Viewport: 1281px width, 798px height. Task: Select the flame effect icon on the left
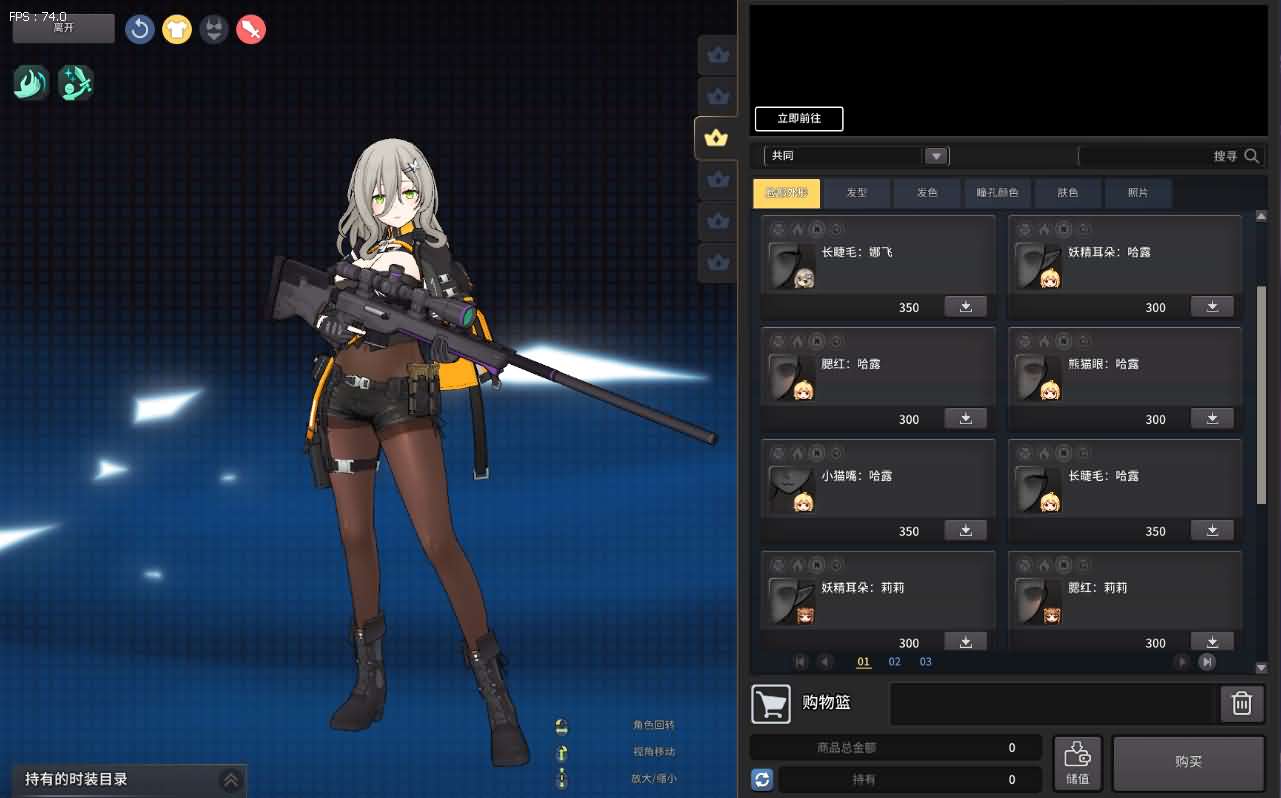click(x=29, y=83)
